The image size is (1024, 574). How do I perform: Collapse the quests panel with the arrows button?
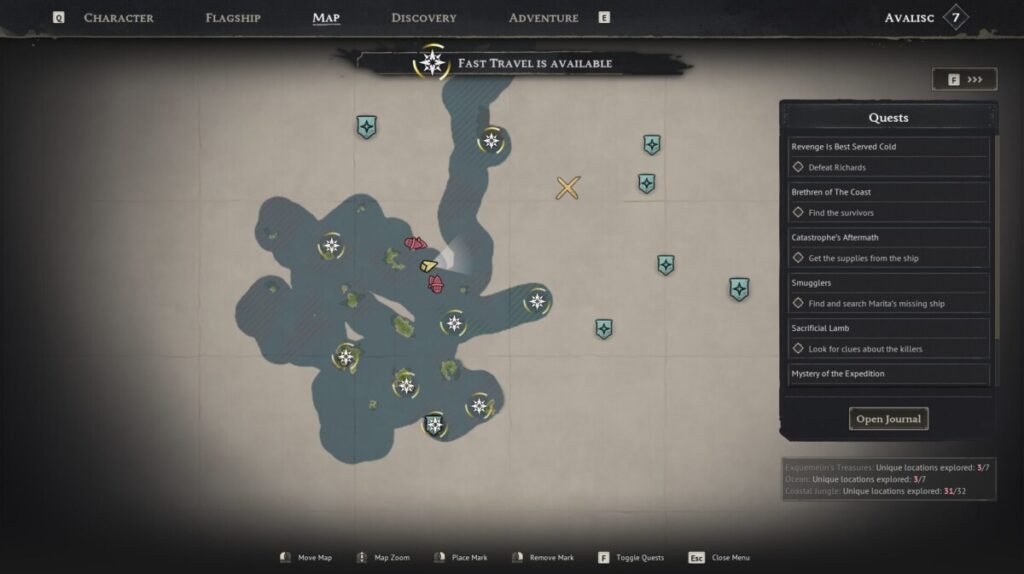[x=964, y=79]
